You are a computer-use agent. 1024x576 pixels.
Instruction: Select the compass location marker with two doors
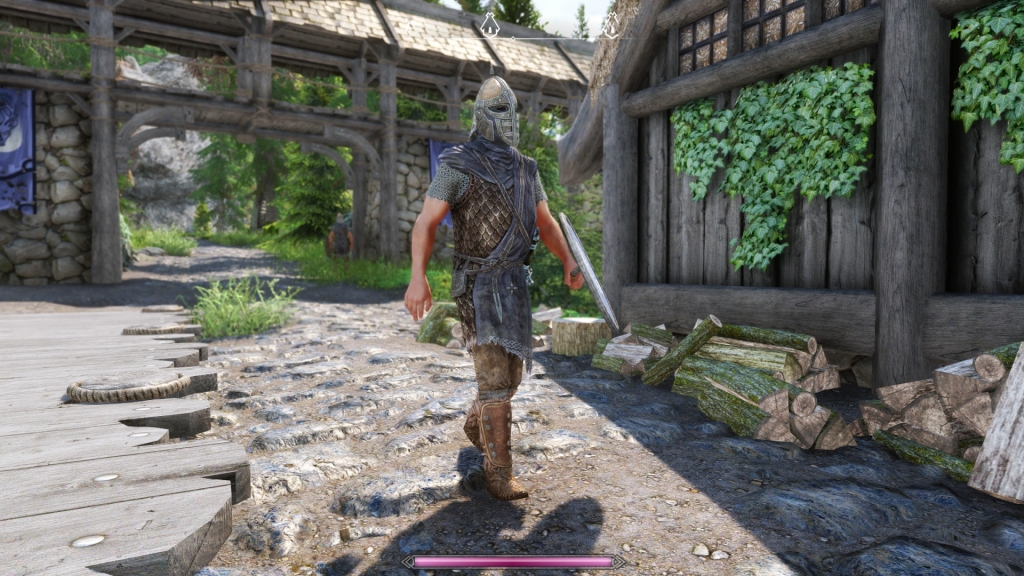click(x=610, y=26)
